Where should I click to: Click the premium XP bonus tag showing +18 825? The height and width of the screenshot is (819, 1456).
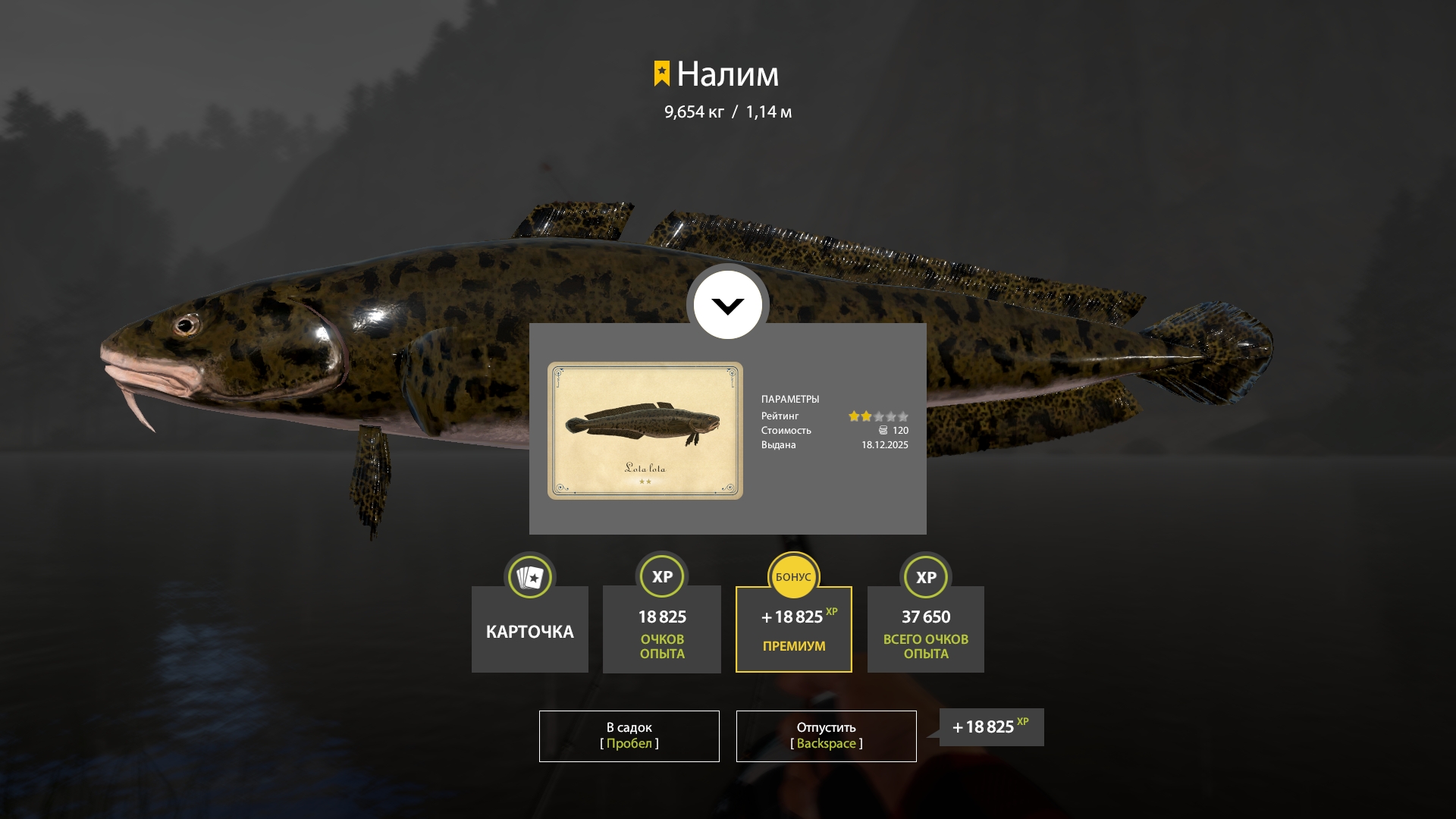pos(990,726)
